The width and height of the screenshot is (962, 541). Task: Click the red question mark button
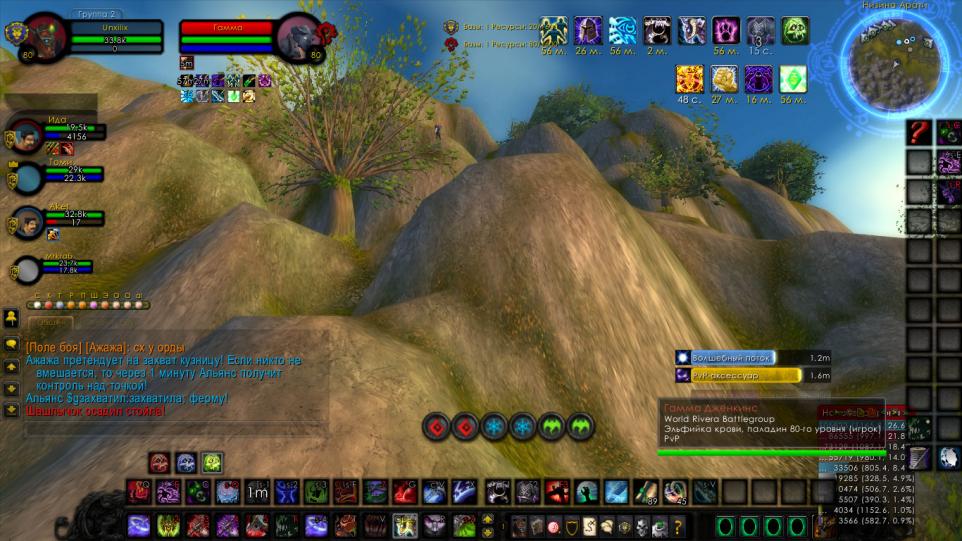920,132
